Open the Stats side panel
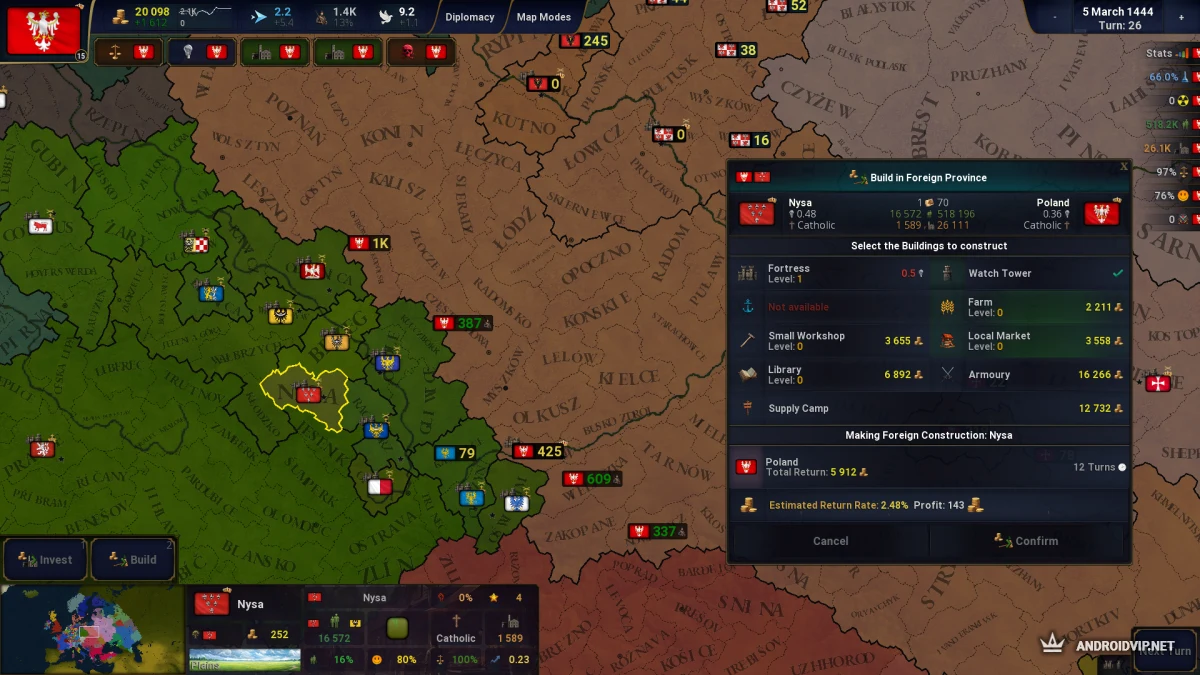The width and height of the screenshot is (1200, 675). (1160, 53)
